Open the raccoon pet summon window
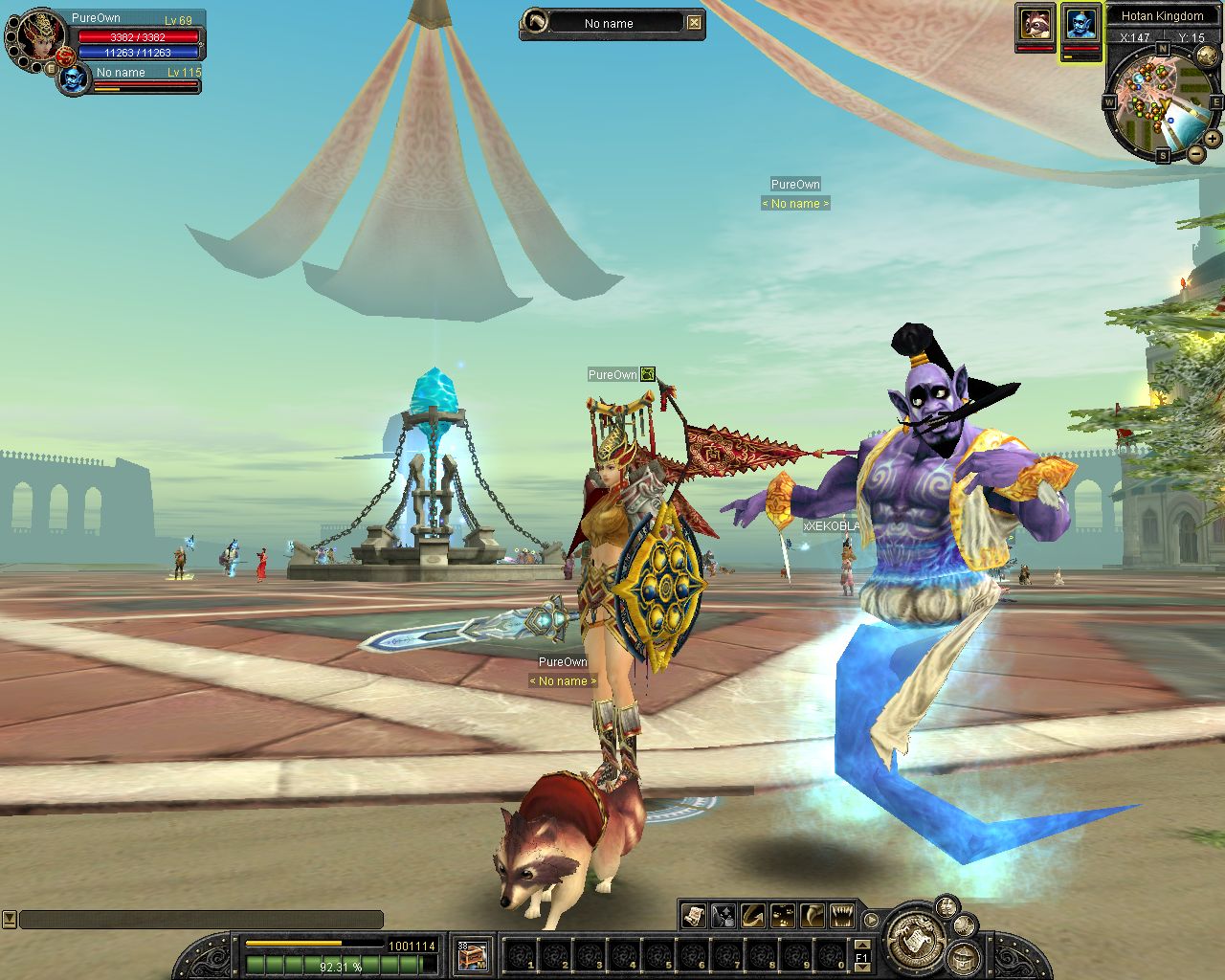Image resolution: width=1225 pixels, height=980 pixels. point(1035,23)
